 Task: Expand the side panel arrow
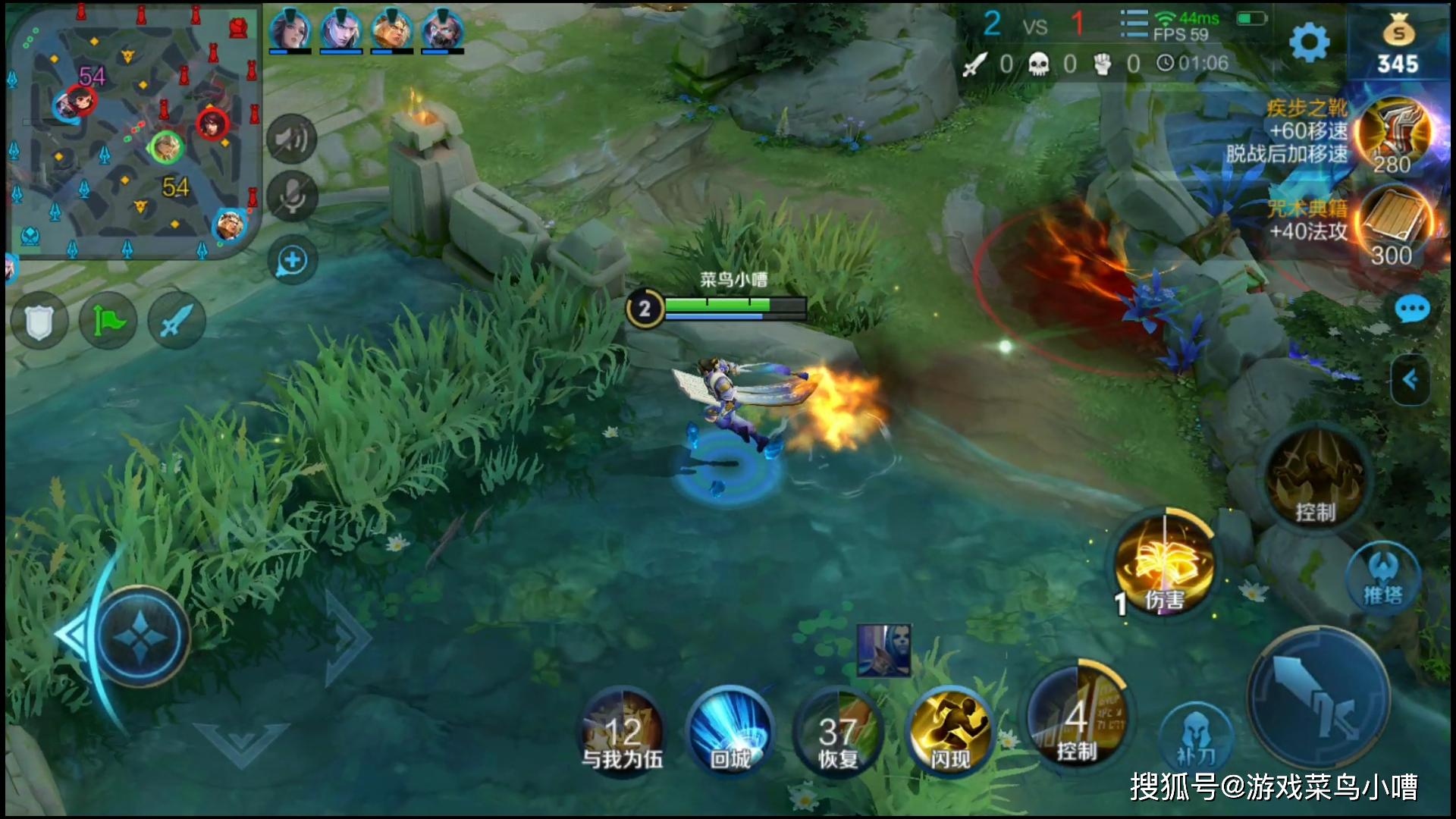1410,380
